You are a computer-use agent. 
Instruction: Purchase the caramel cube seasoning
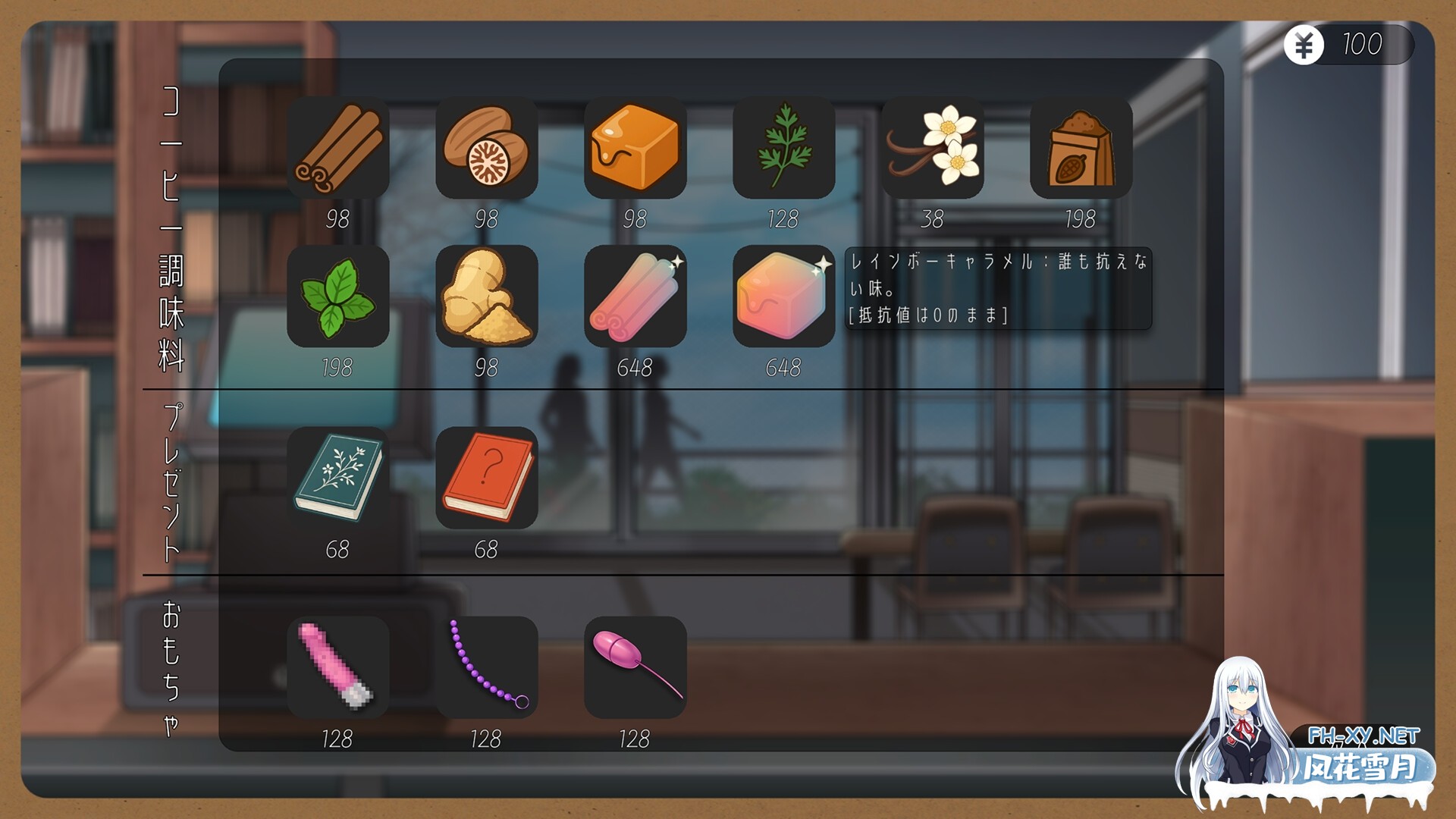[637, 148]
